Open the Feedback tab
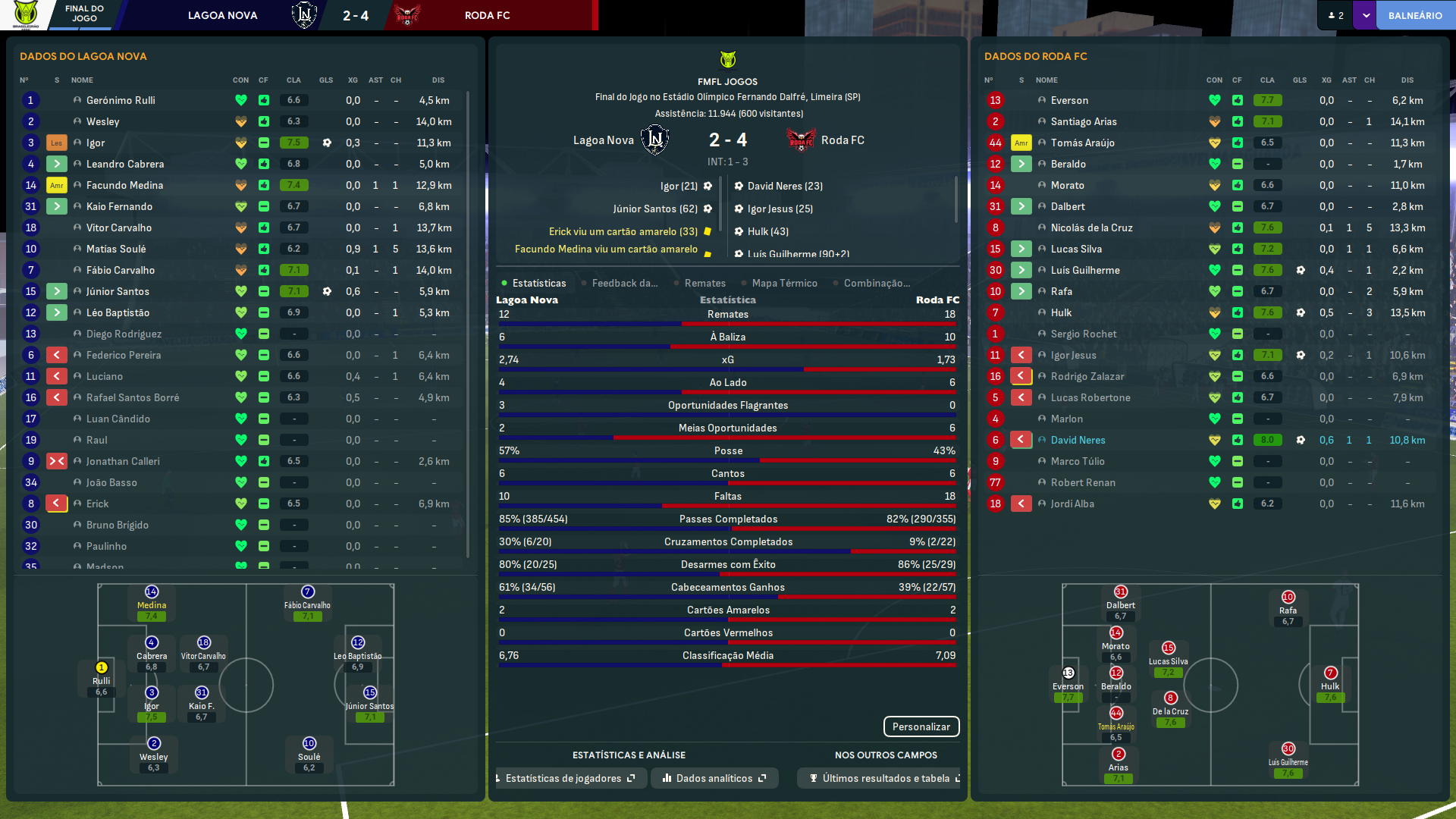The image size is (1456, 819). tap(624, 283)
